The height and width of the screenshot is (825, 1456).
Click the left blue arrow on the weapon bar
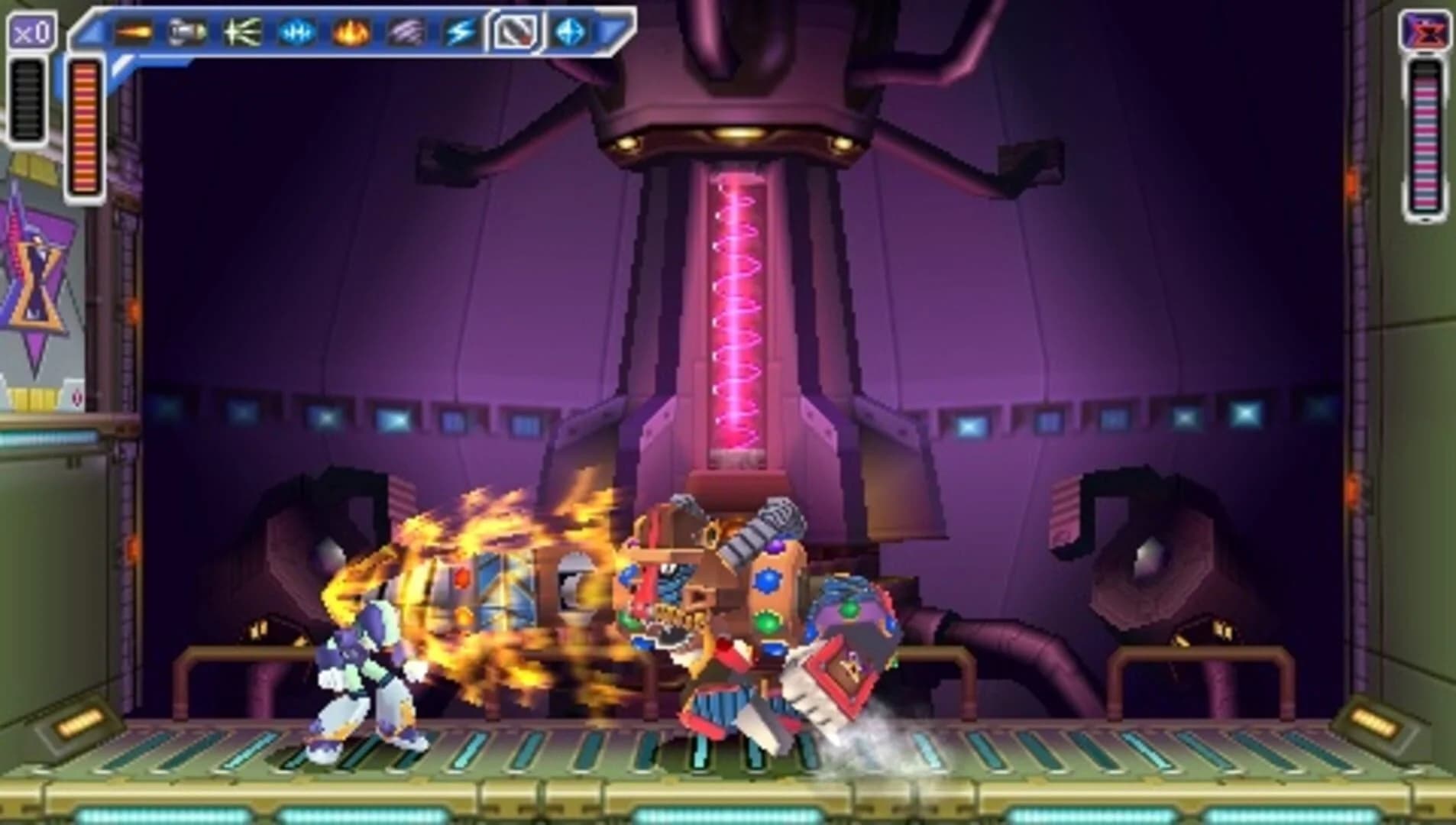pyautogui.click(x=92, y=31)
